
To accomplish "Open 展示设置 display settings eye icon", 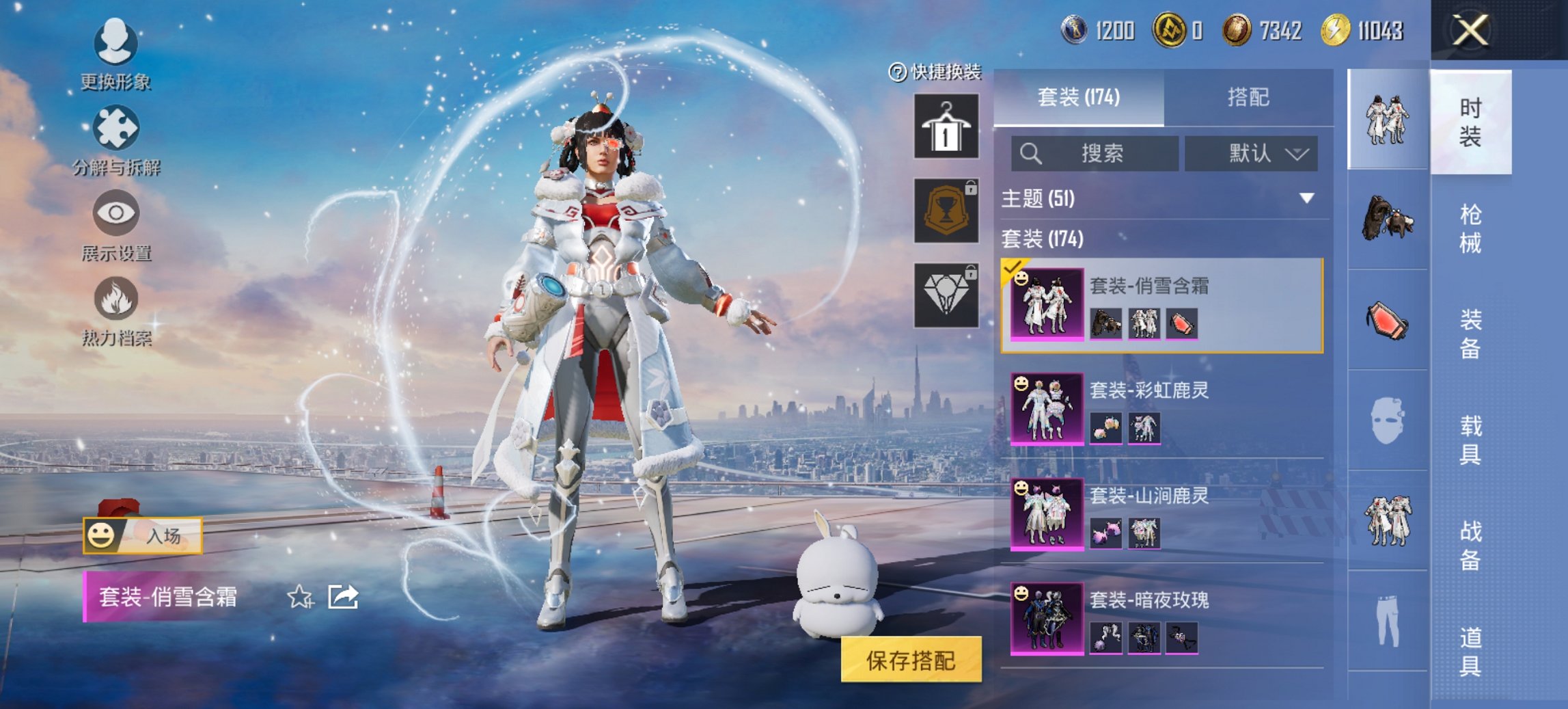I will click(116, 213).
